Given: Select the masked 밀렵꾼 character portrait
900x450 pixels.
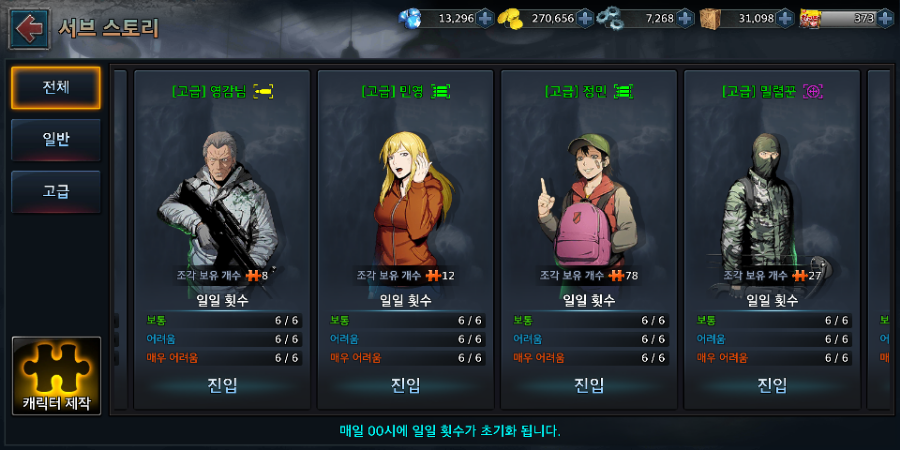Looking at the screenshot, I should [x=772, y=195].
